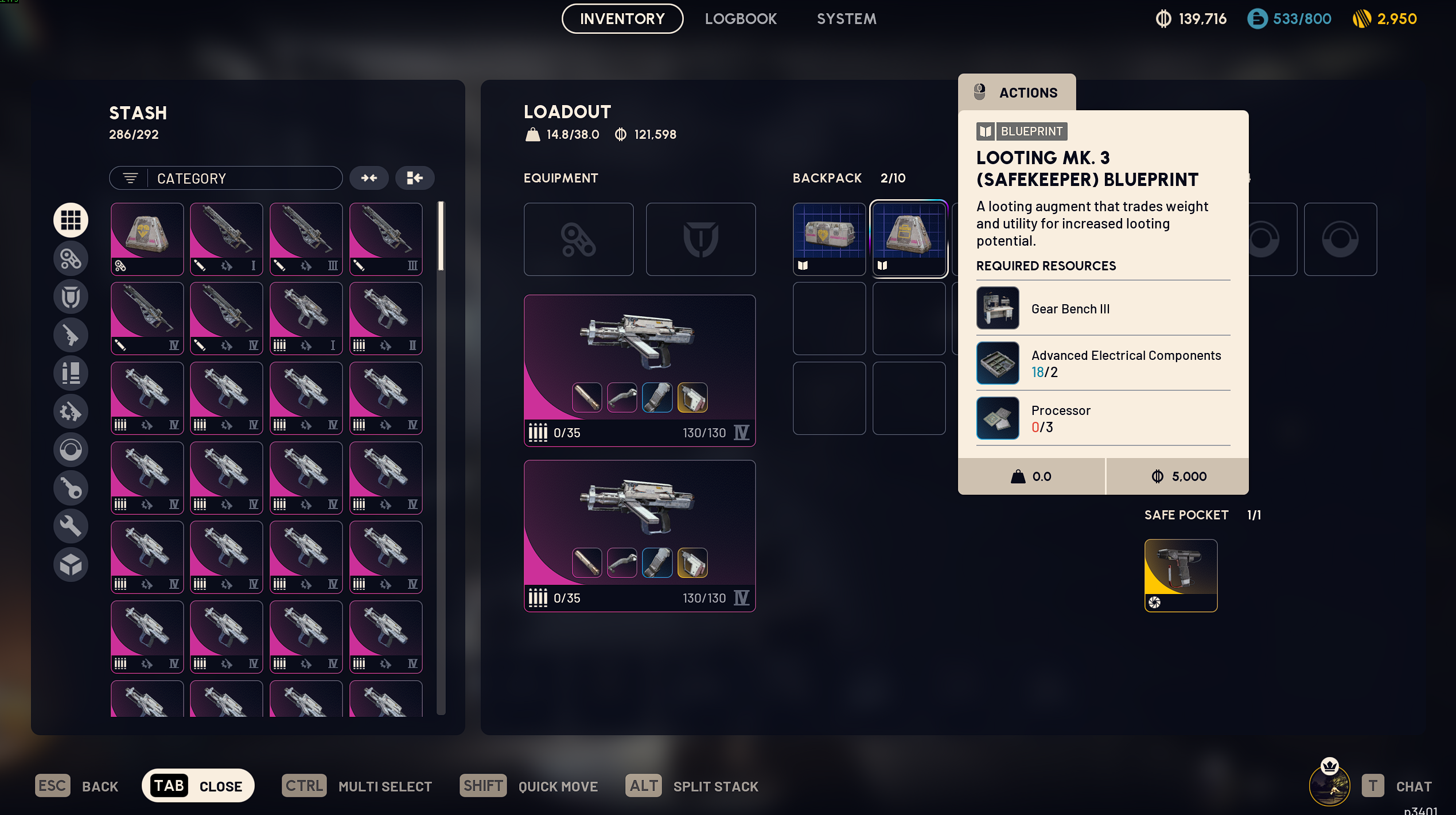
Task: Select the Looting augment in the stash
Action: [x=147, y=239]
